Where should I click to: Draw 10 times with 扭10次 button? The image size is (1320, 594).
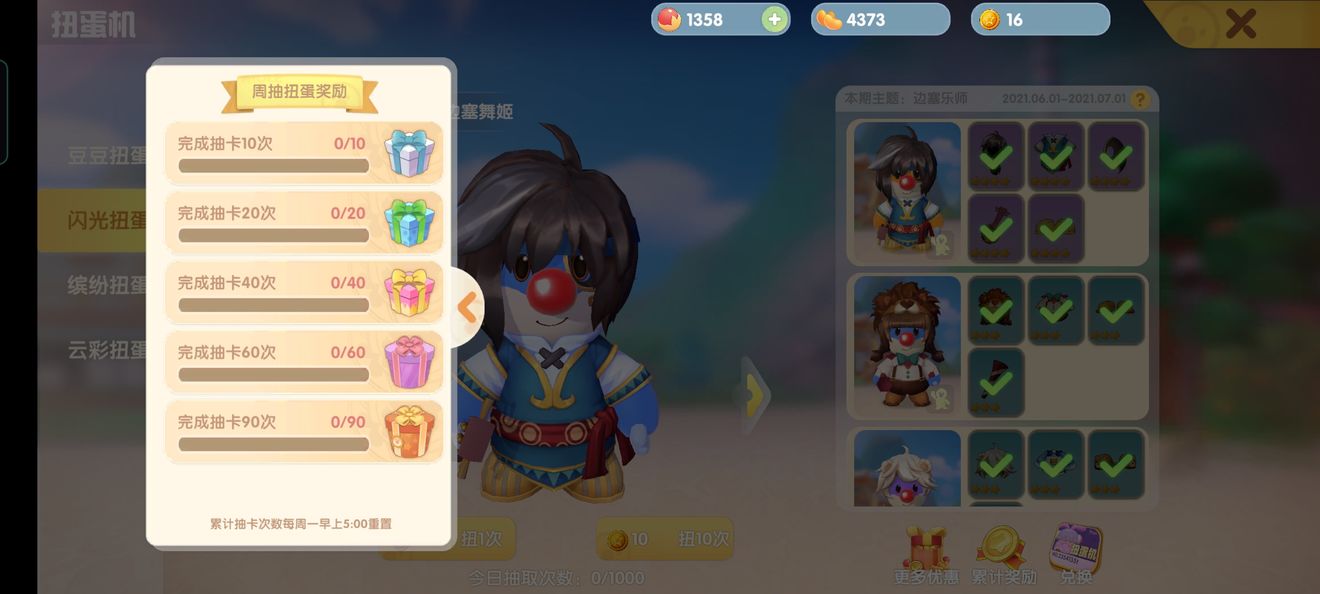pyautogui.click(x=665, y=539)
